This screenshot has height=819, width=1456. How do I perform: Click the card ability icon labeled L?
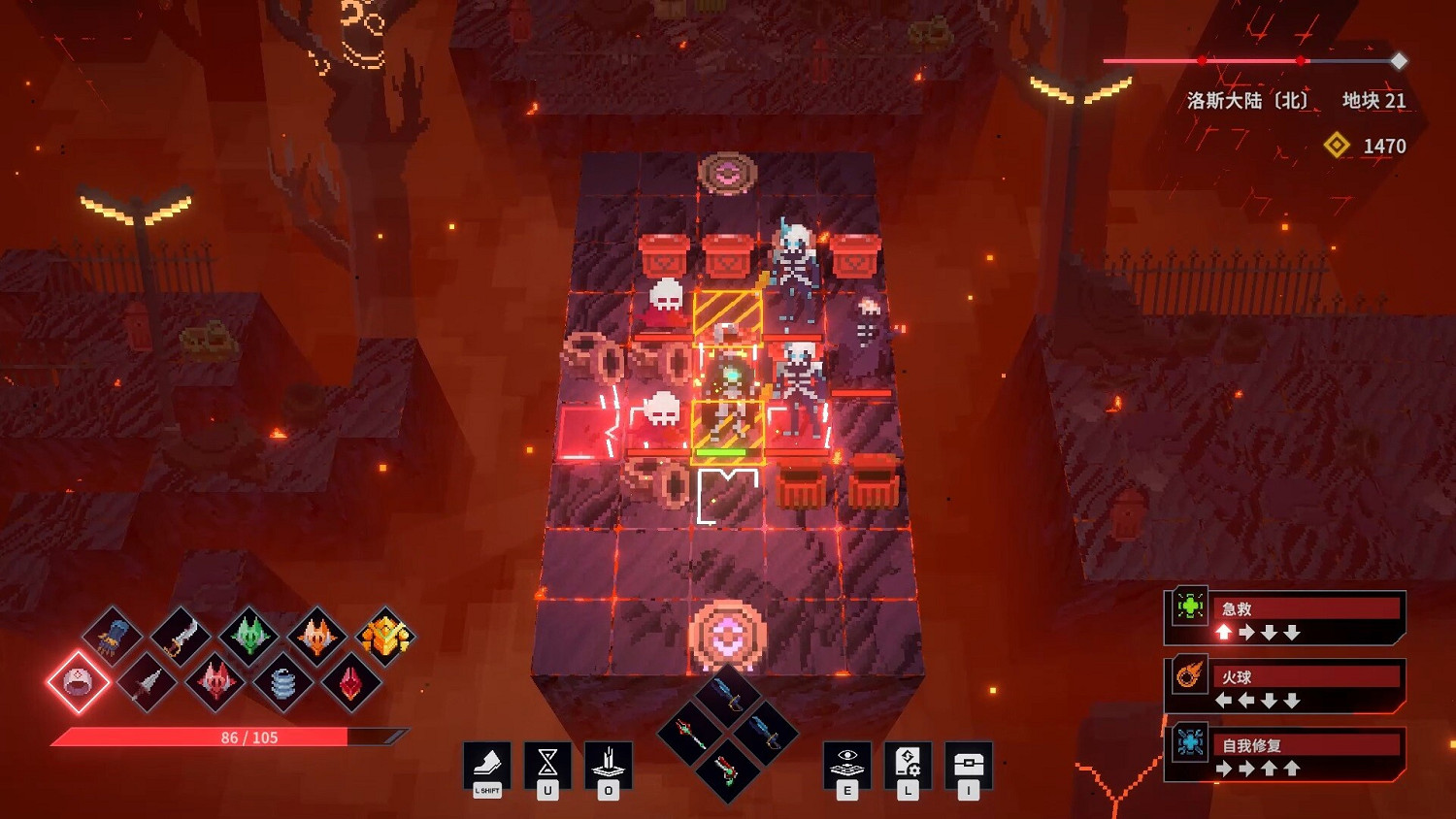coord(908,761)
